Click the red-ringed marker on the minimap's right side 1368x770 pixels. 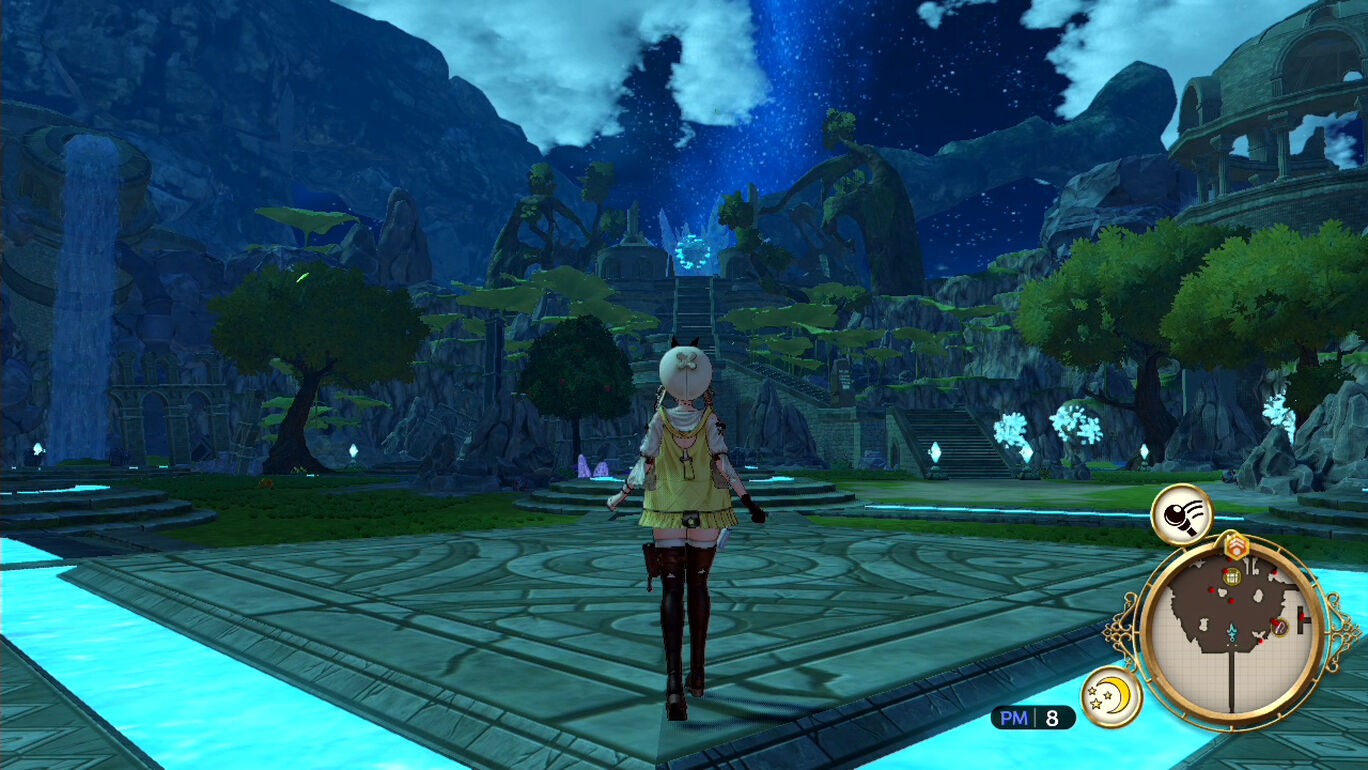tap(1278, 626)
